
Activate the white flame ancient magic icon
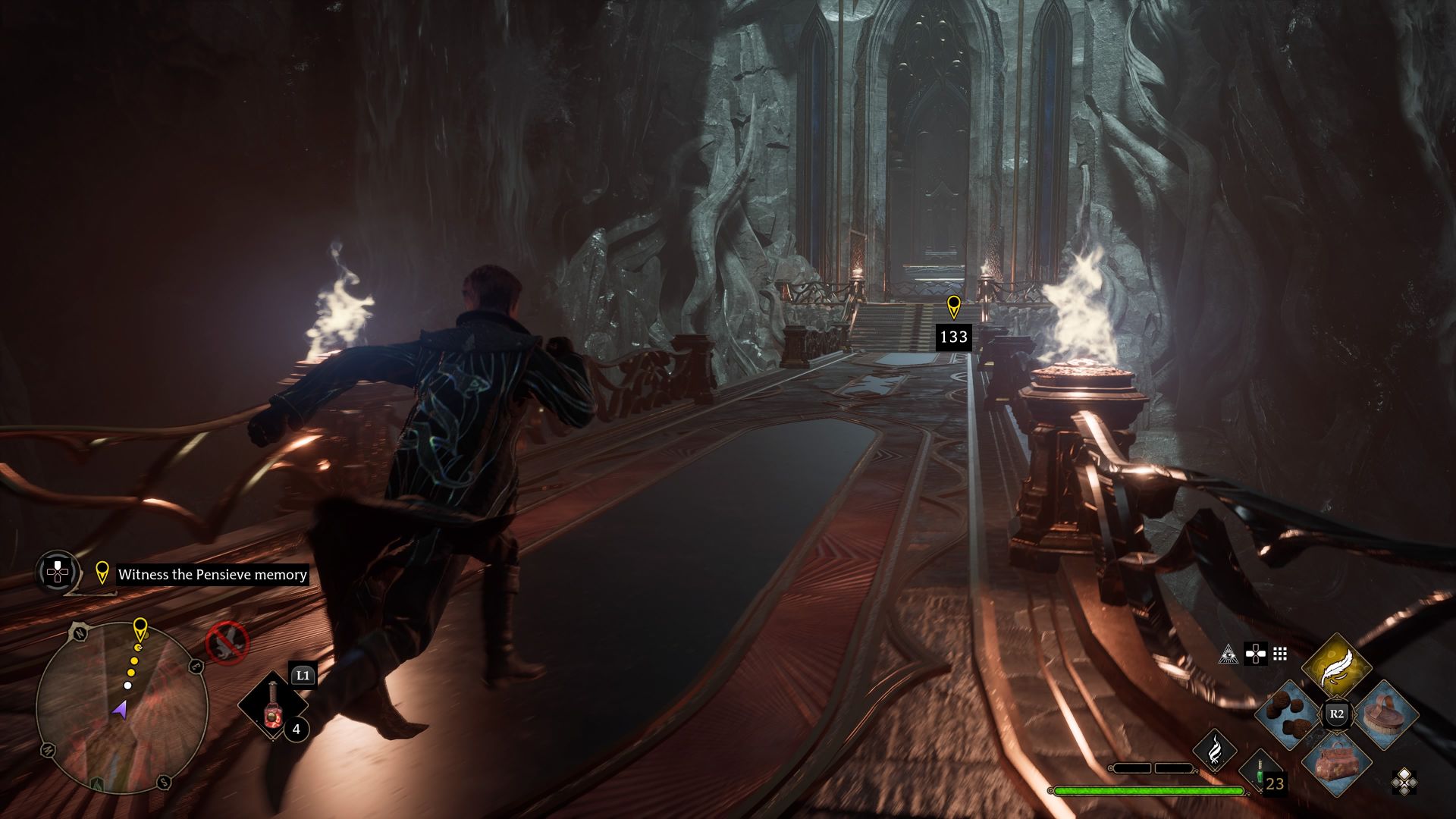point(1214,750)
